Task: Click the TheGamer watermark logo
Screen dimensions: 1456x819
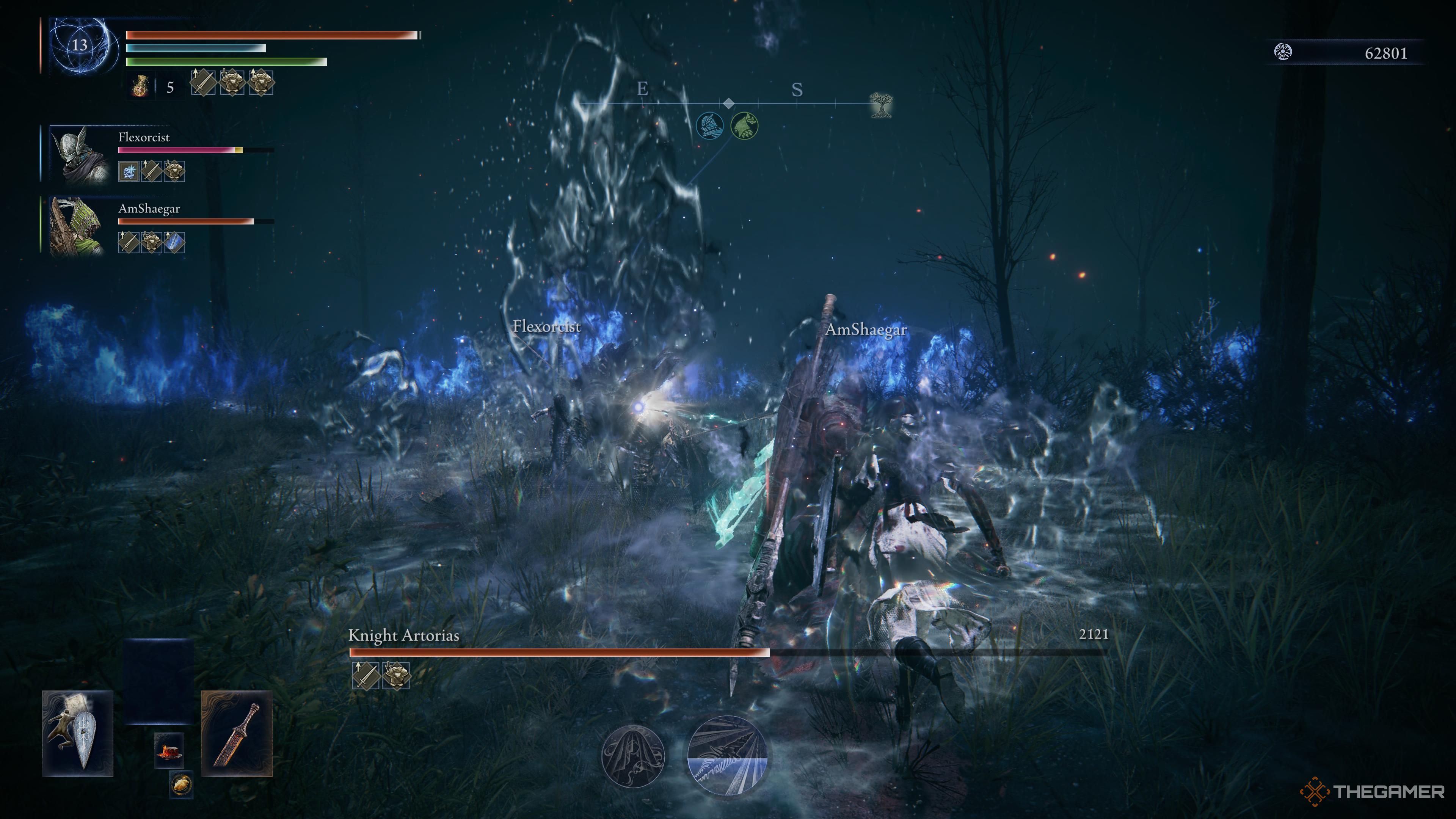Action: (x=1372, y=791)
